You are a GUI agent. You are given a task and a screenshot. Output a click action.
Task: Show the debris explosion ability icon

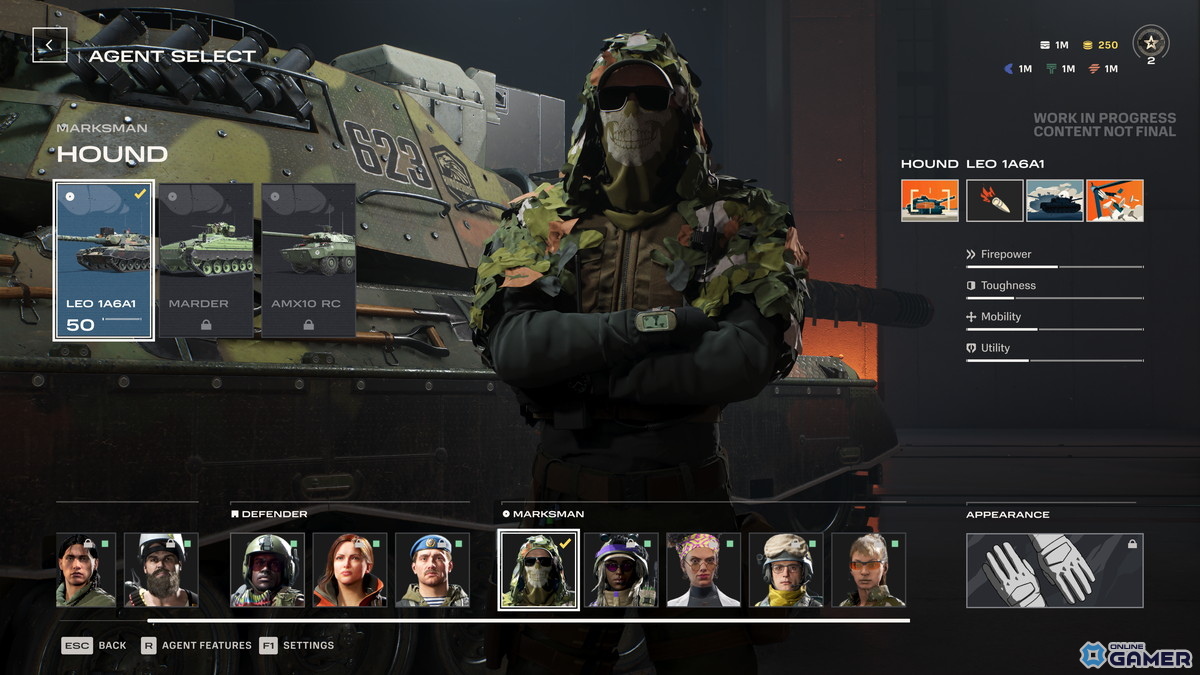coord(1114,200)
